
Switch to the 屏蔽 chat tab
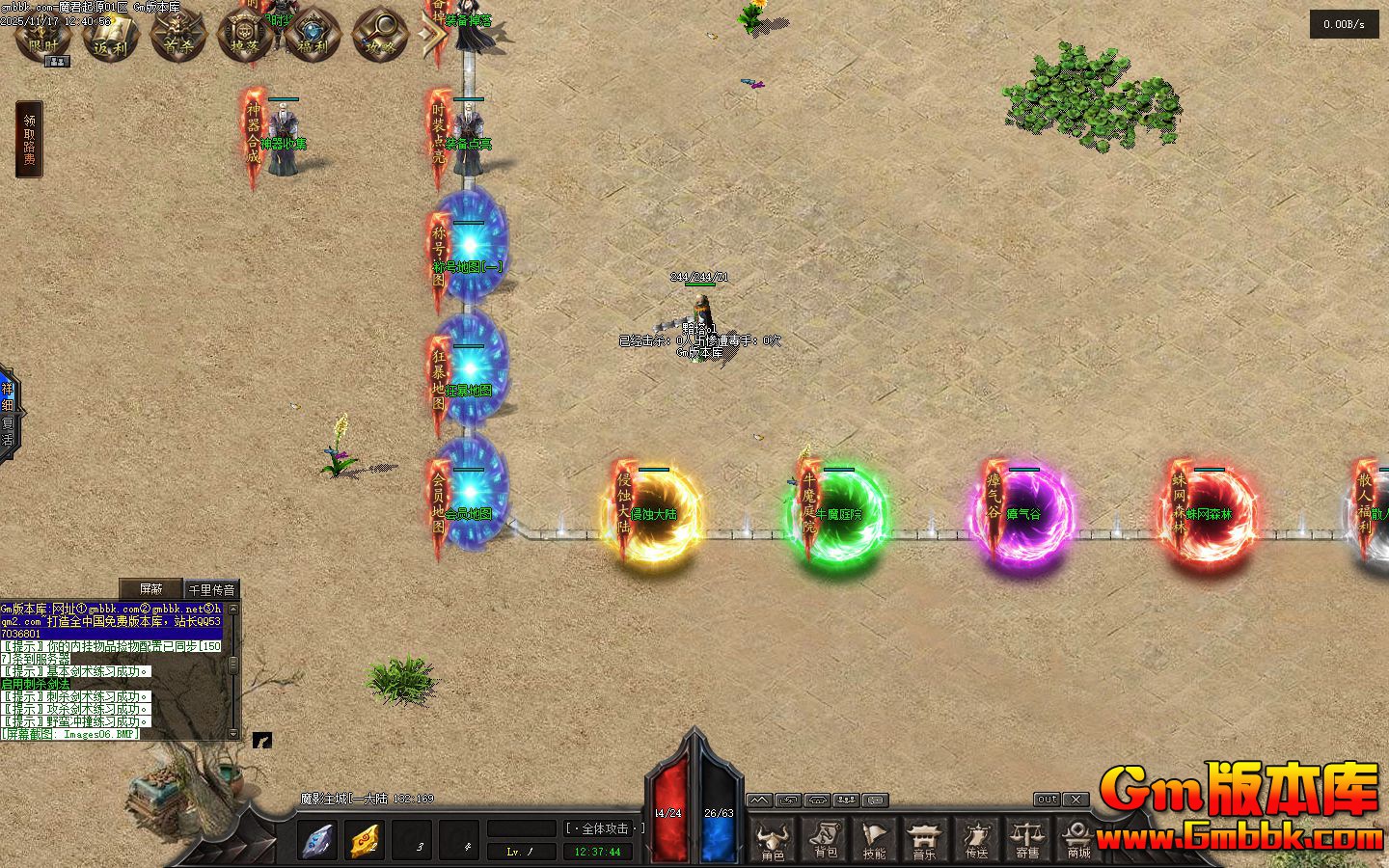tap(150, 588)
